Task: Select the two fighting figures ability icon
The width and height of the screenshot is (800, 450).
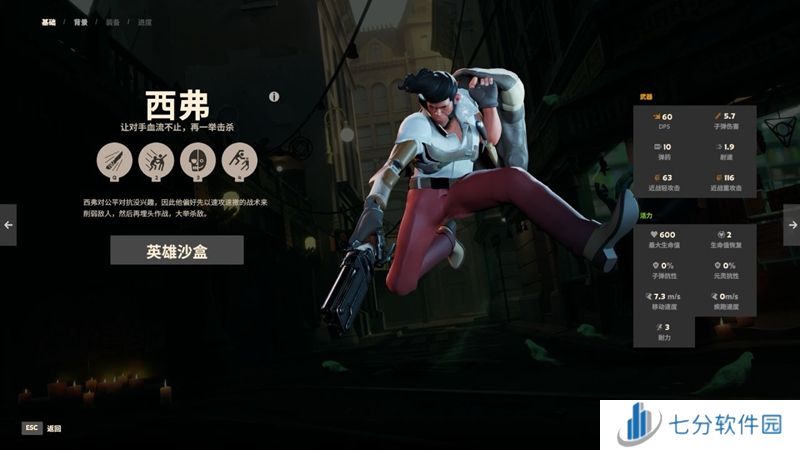Action: point(156,160)
